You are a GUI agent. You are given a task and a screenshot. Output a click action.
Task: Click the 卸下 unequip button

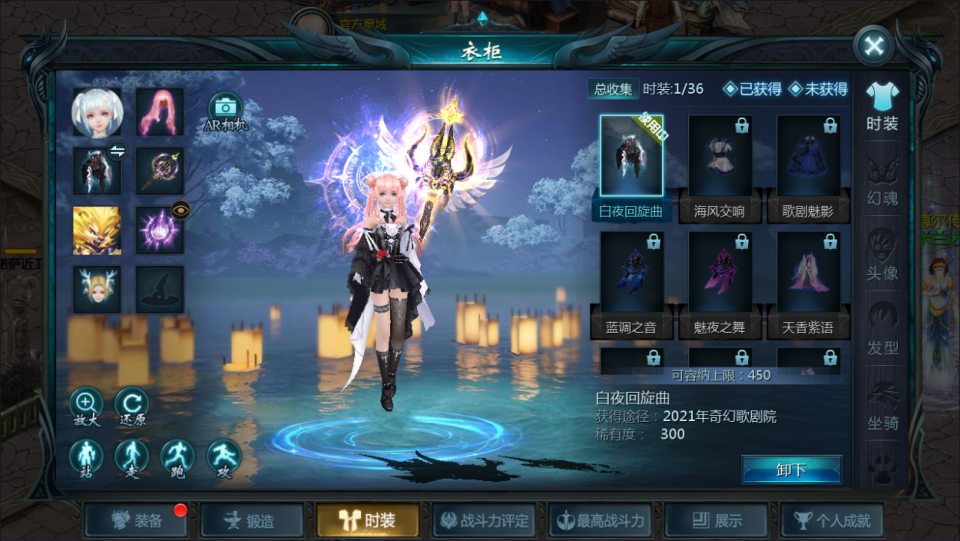click(791, 470)
